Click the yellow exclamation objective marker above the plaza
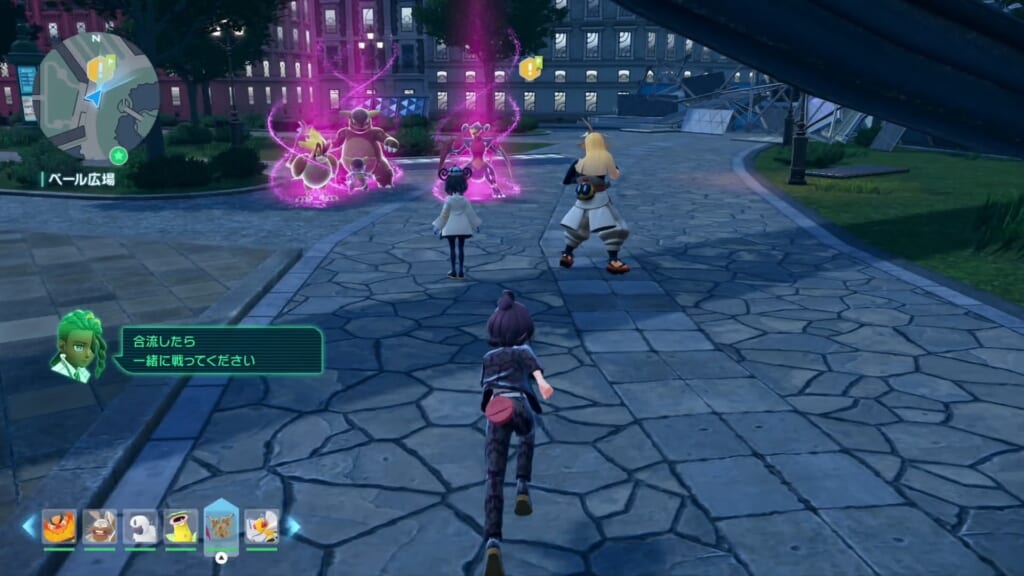Image resolution: width=1024 pixels, height=576 pixels. (x=529, y=68)
